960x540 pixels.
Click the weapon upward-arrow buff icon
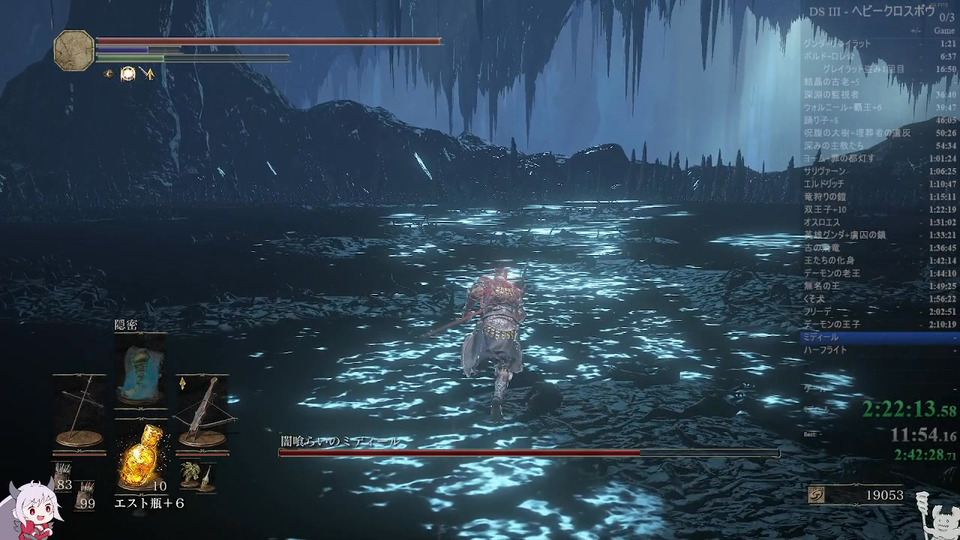tap(148, 73)
